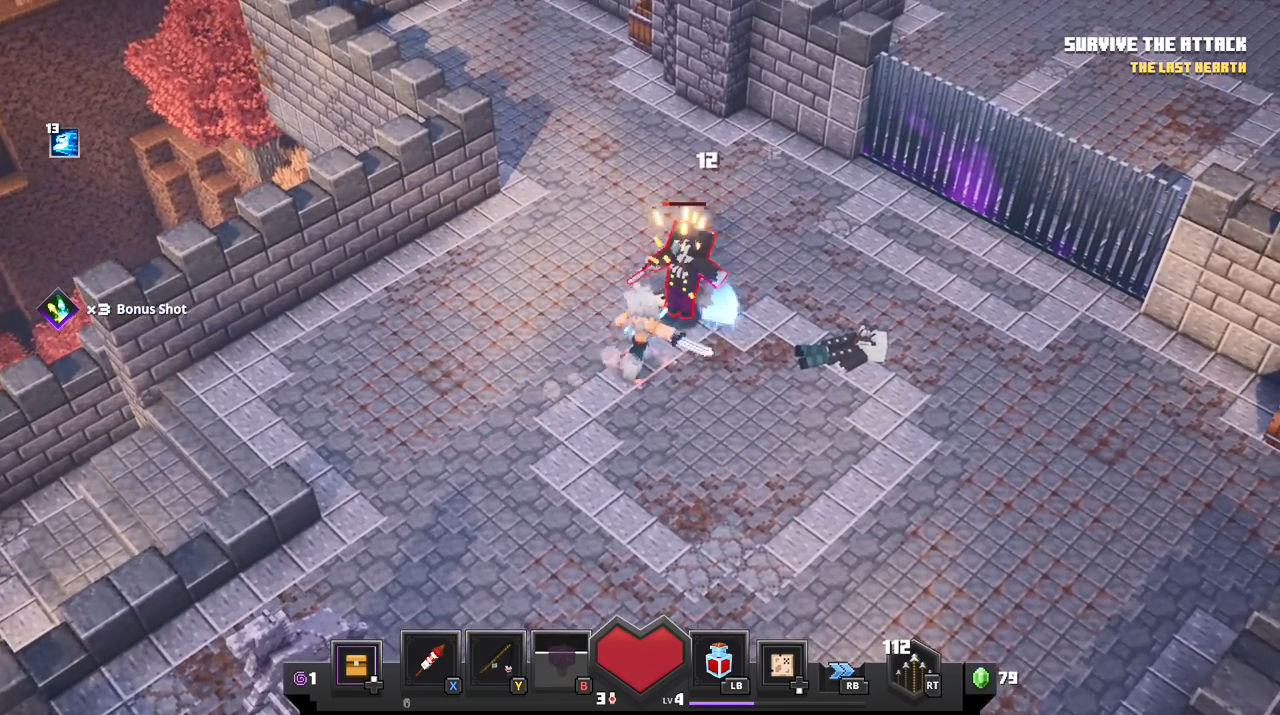Use the fishing rod artifact
Screen dimensions: 1280x715
pos(495,662)
